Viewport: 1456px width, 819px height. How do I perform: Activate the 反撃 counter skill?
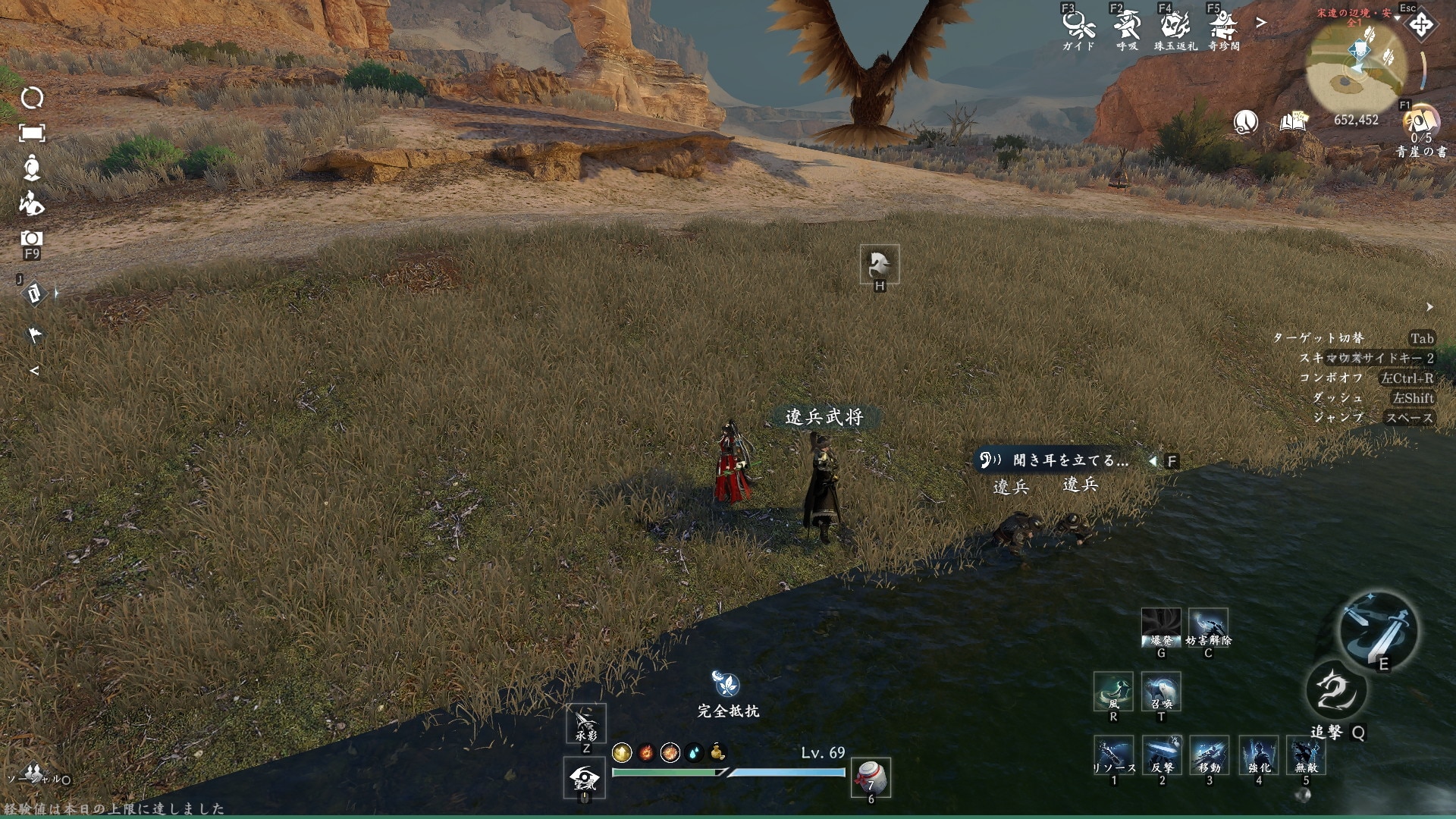(x=1161, y=755)
